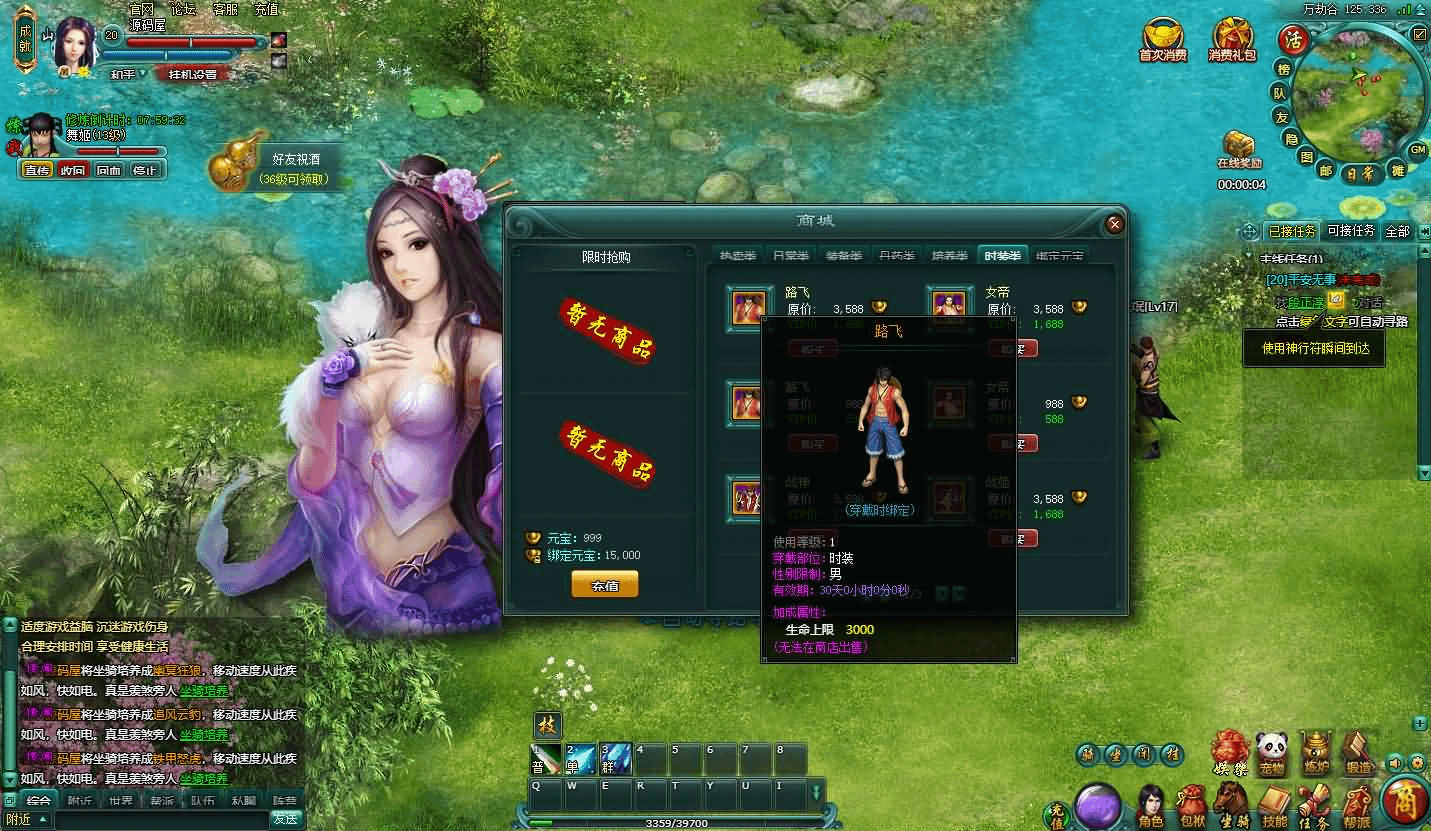
Task: Open the 技能 skills book
Action: 1273,803
